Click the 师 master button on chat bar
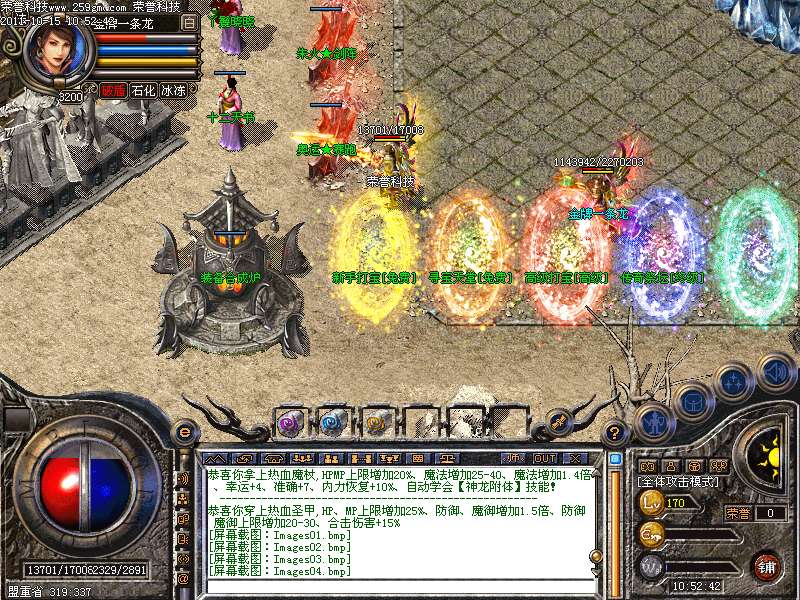The image size is (800, 600). [514, 457]
